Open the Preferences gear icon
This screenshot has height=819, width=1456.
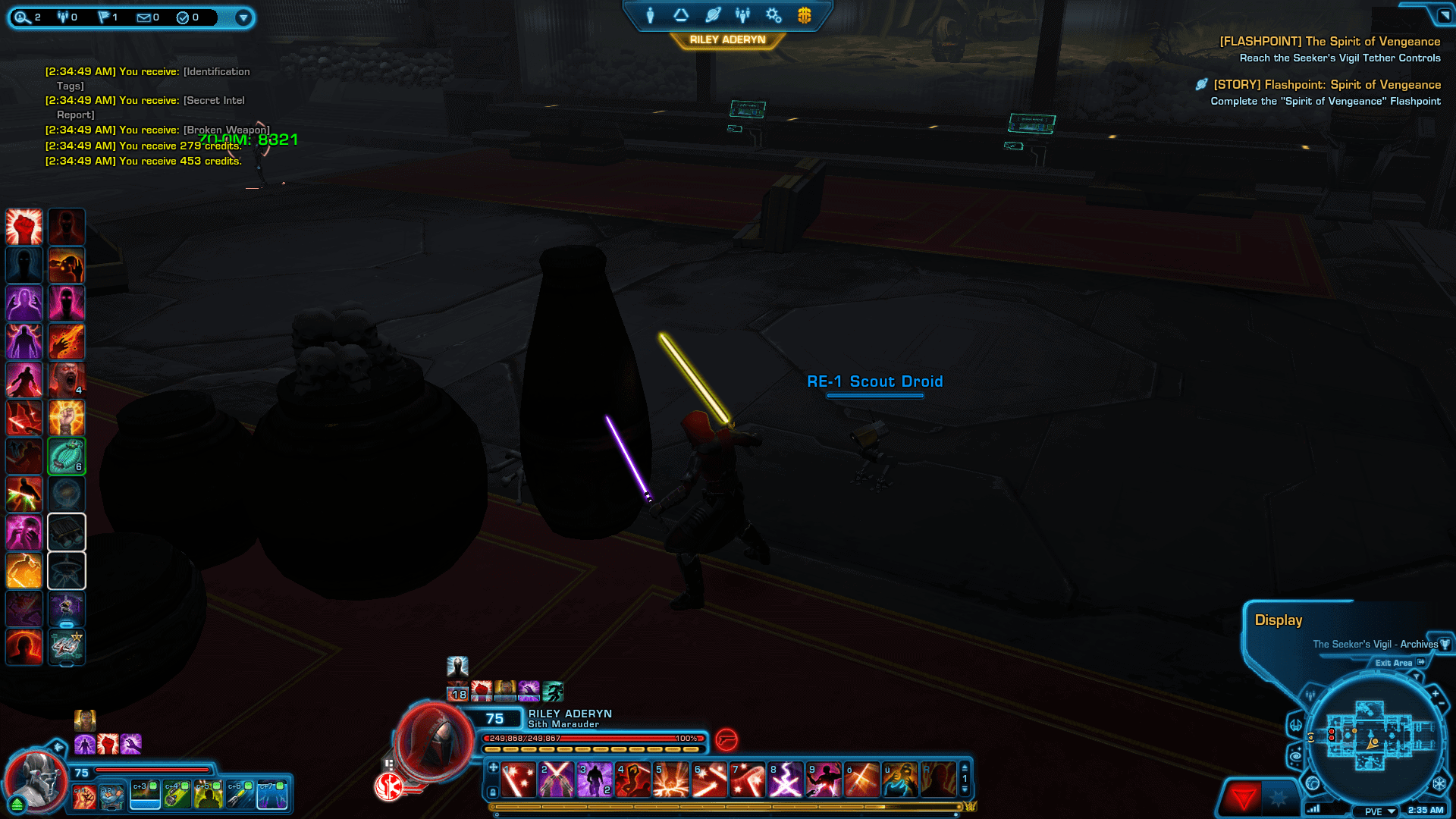tap(773, 14)
